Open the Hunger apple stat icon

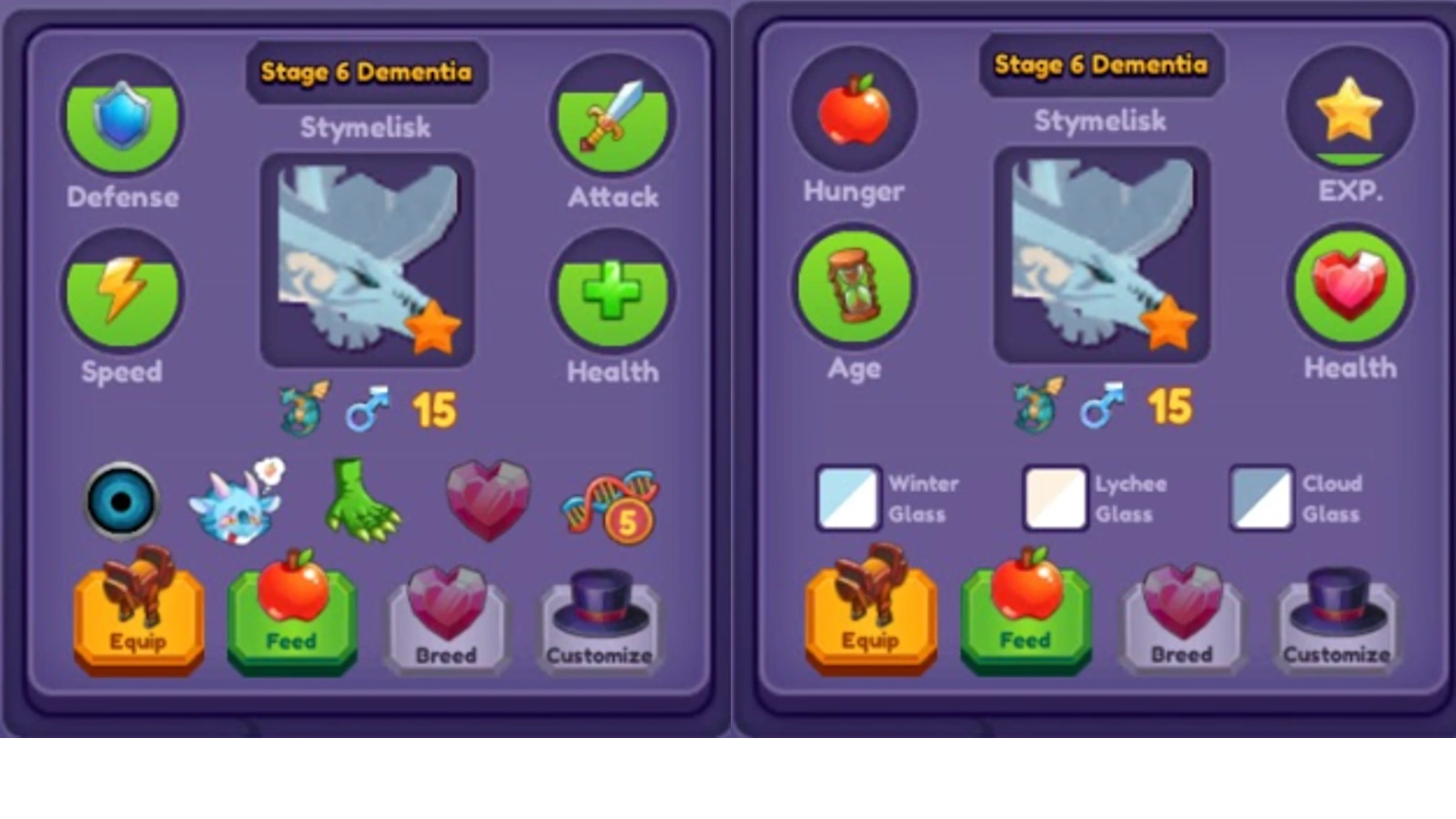853,109
